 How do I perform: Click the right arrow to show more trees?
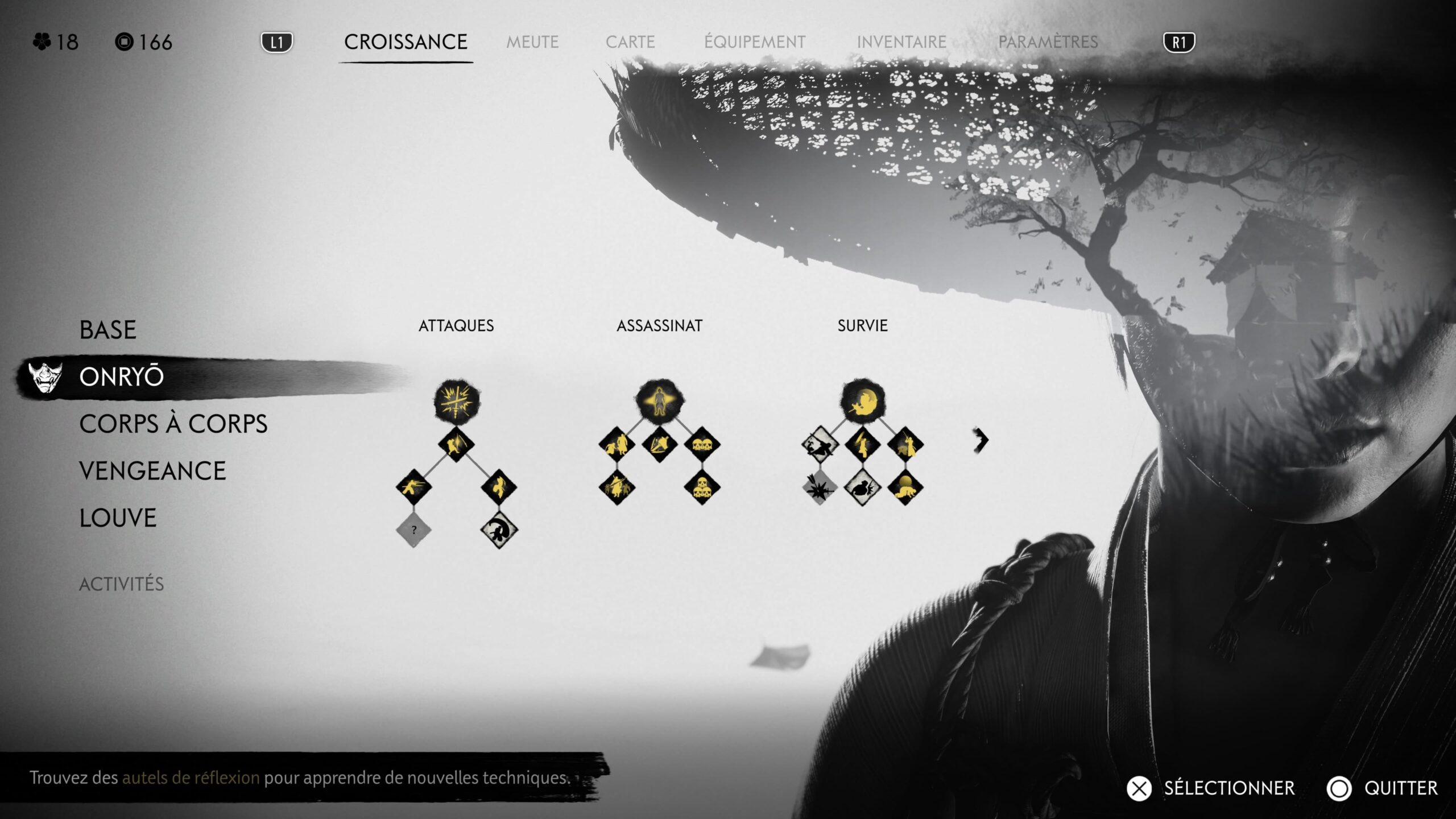pyautogui.click(x=981, y=440)
